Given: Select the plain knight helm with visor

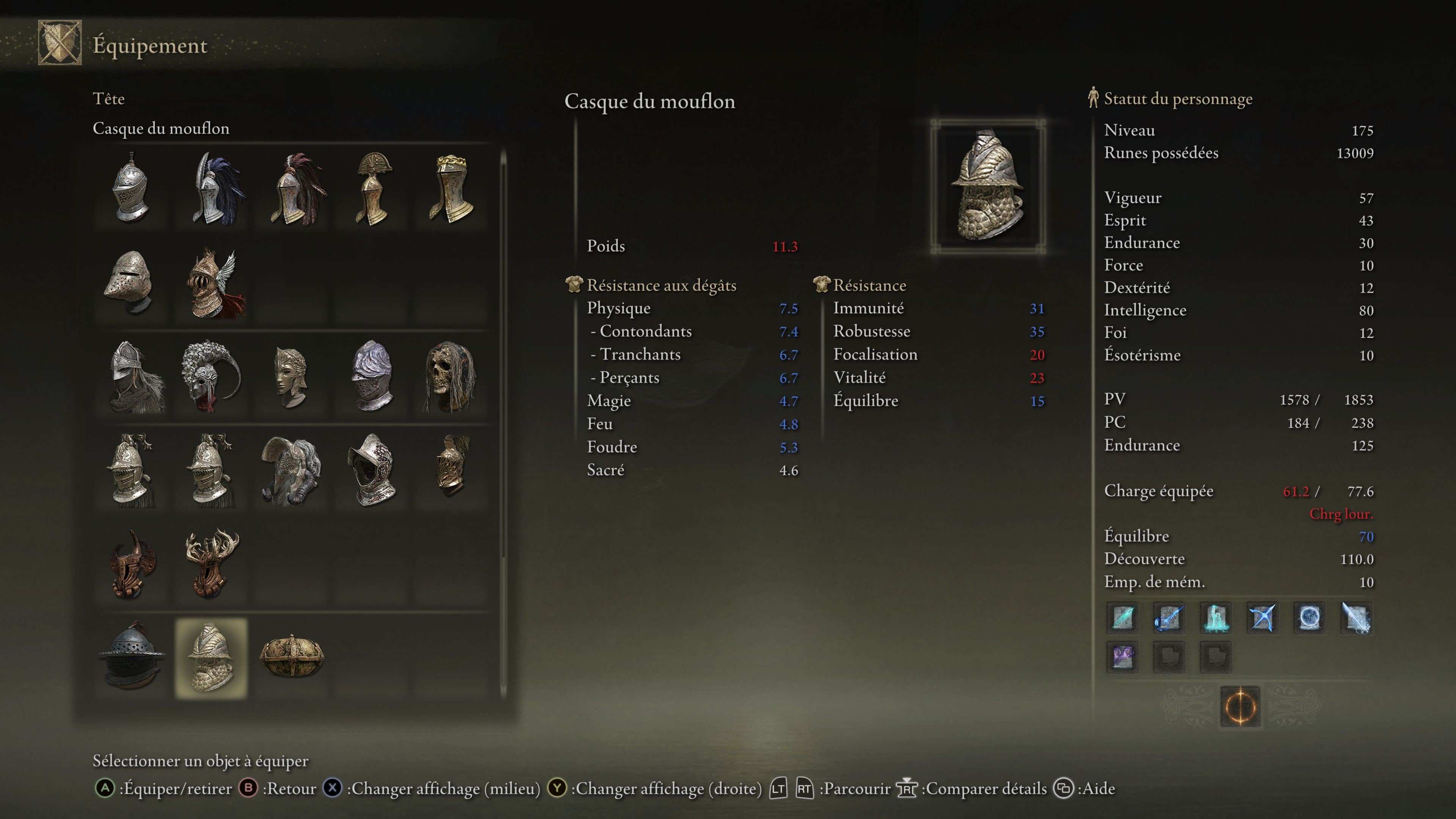Looking at the screenshot, I should (130, 188).
